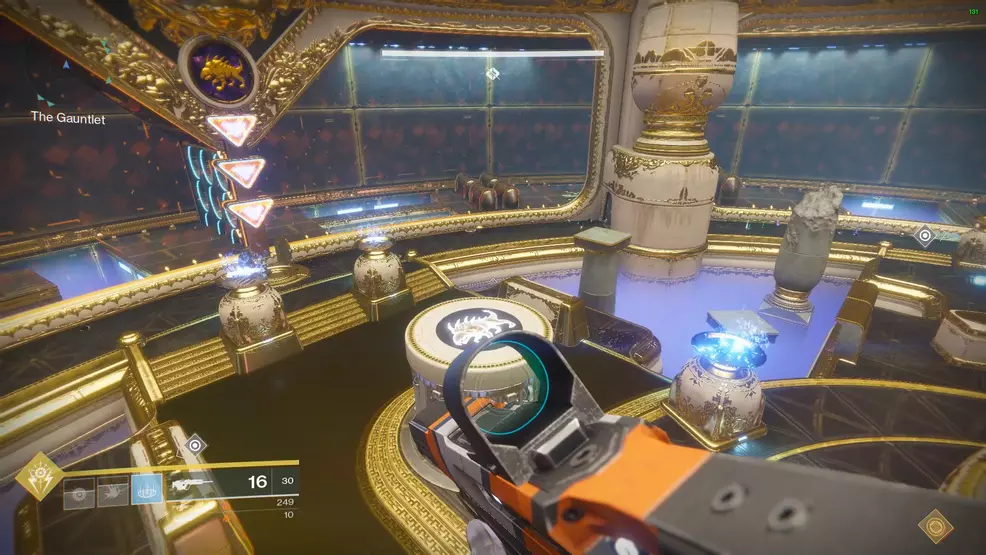
Task: Activate the blue highlighted Rift class ability
Action: (x=146, y=490)
